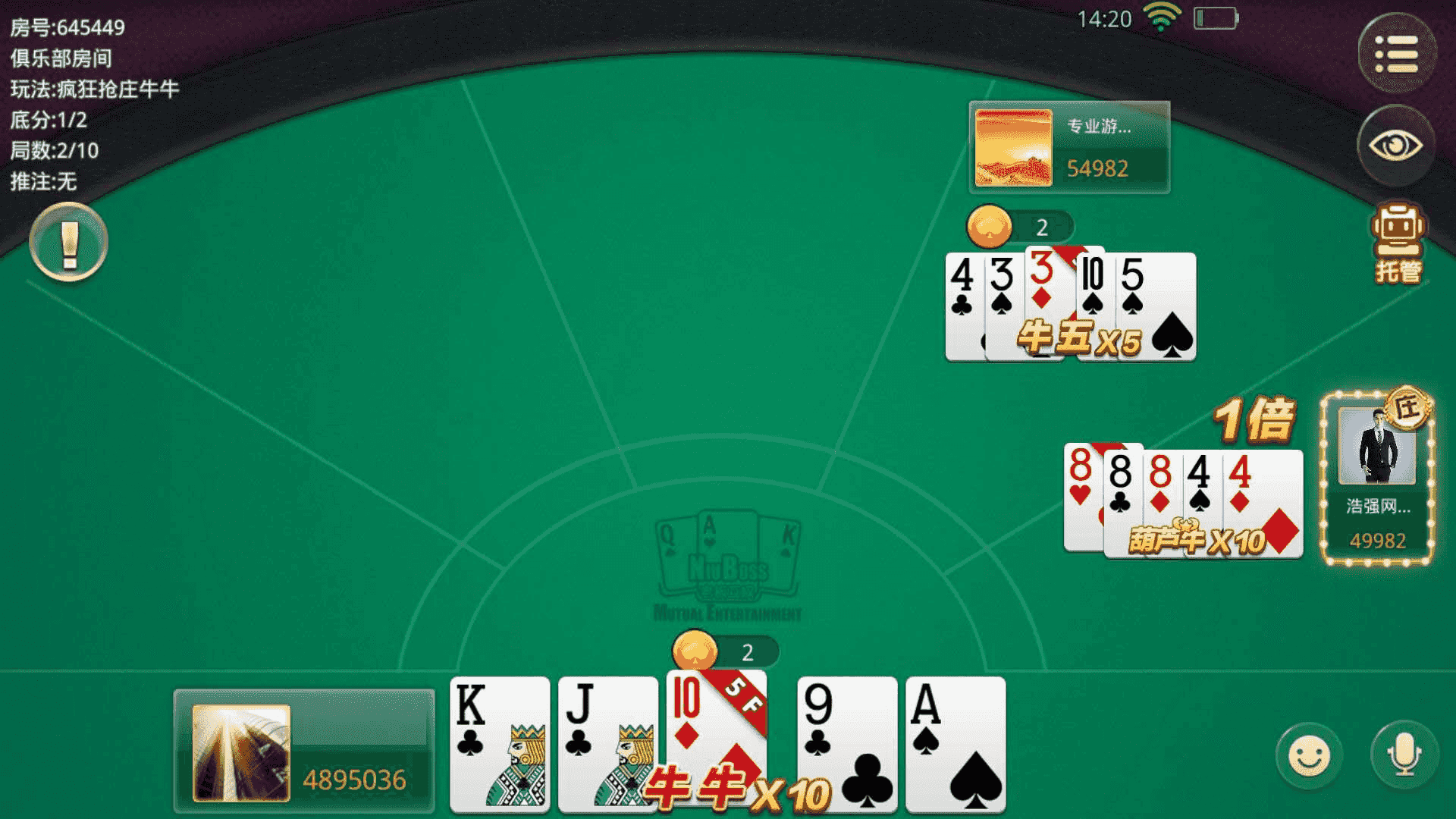The width and height of the screenshot is (1456, 819).
Task: Toggle the eye spectate button
Action: tap(1395, 146)
